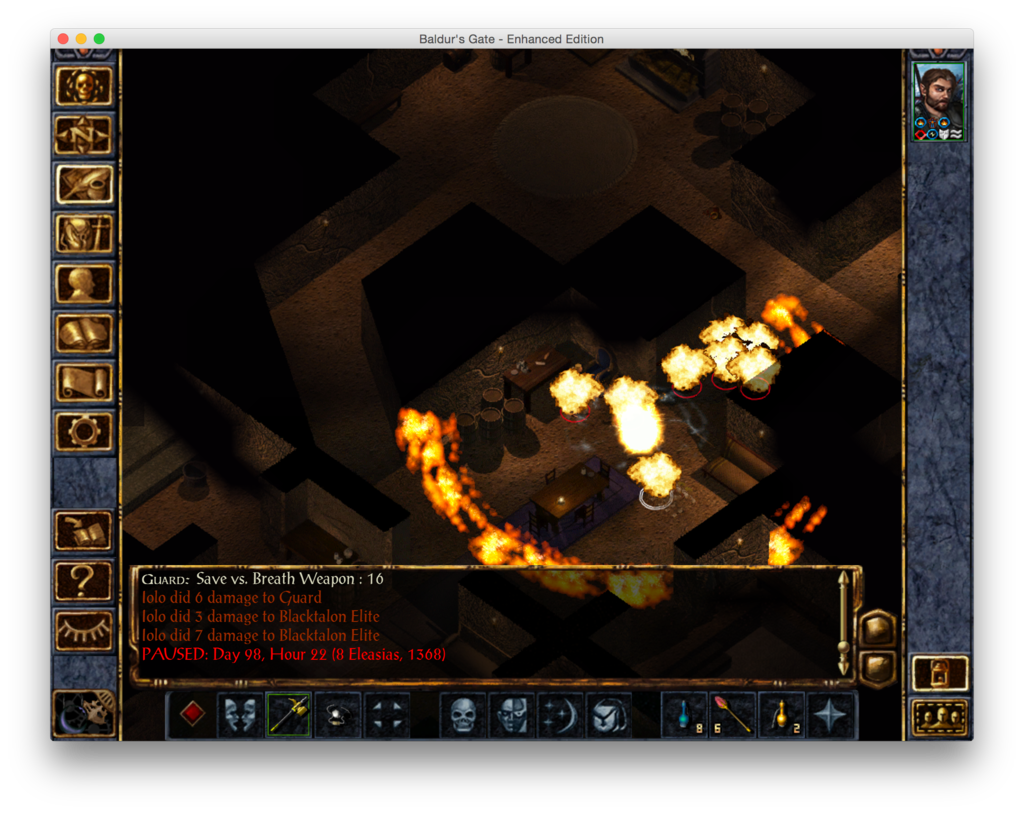
Task: Open the mage spellbook button
Action: tap(84, 333)
